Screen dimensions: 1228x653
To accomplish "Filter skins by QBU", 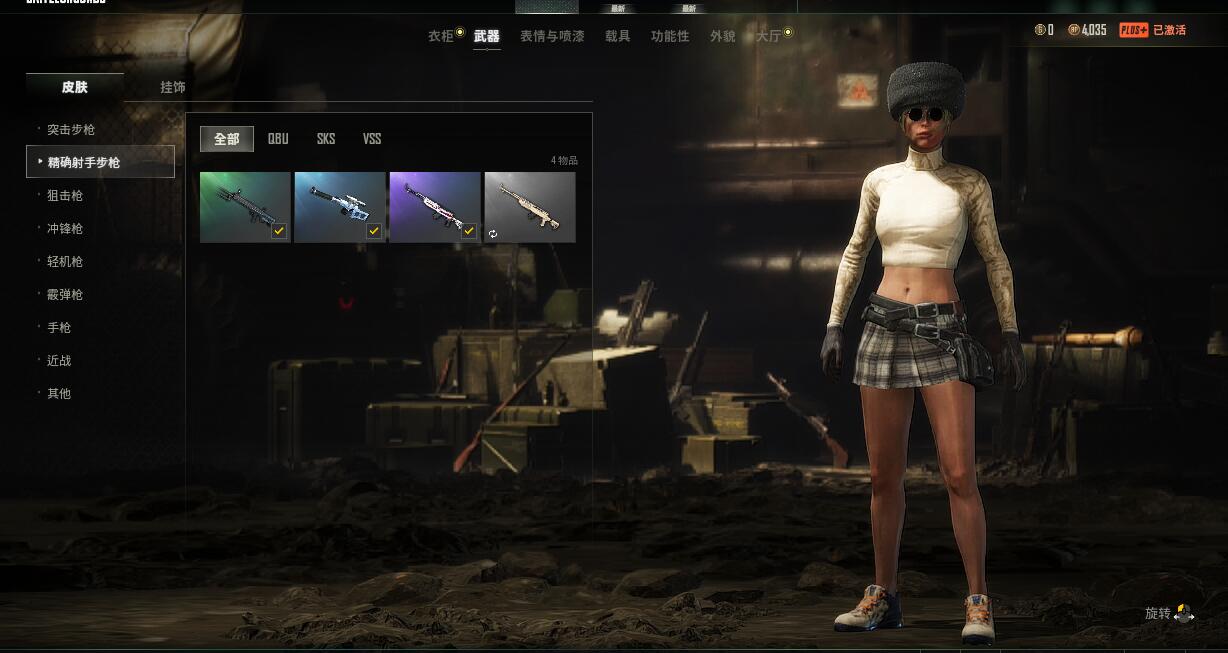I will click(x=278, y=139).
